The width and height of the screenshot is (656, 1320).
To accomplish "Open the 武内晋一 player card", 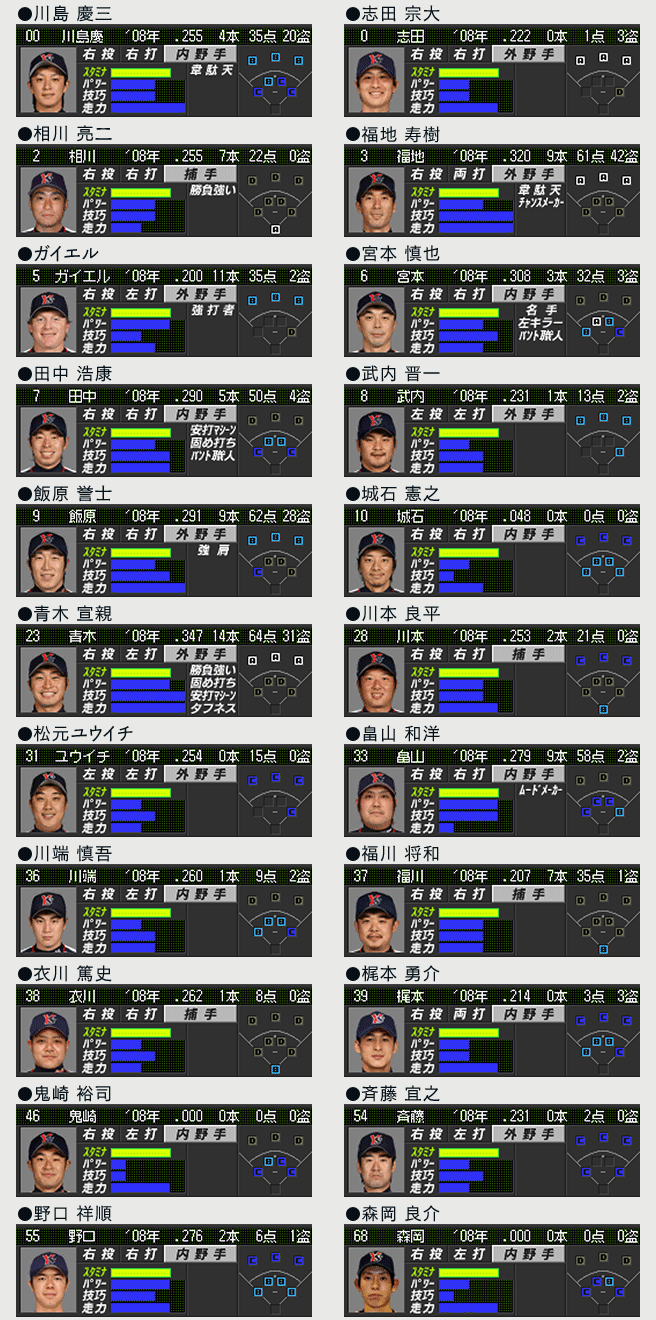I will click(x=492, y=432).
